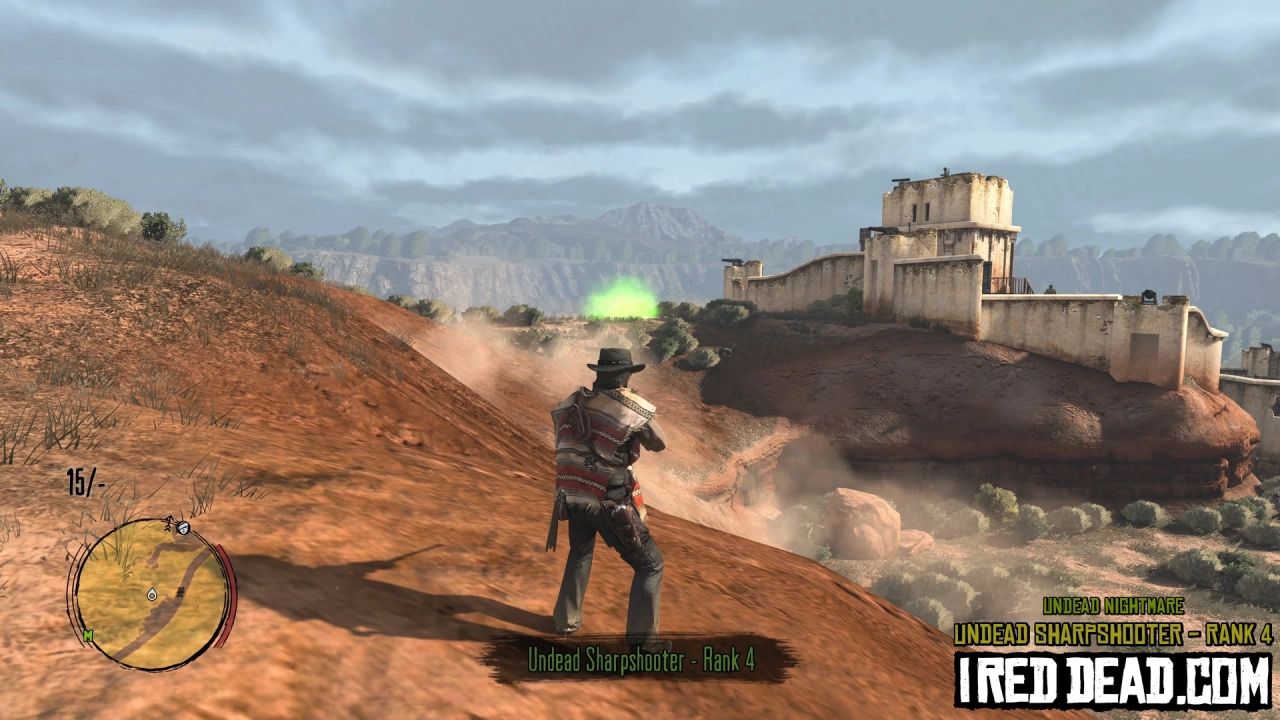Click the player arrow icon on the minimap

tap(167, 525)
